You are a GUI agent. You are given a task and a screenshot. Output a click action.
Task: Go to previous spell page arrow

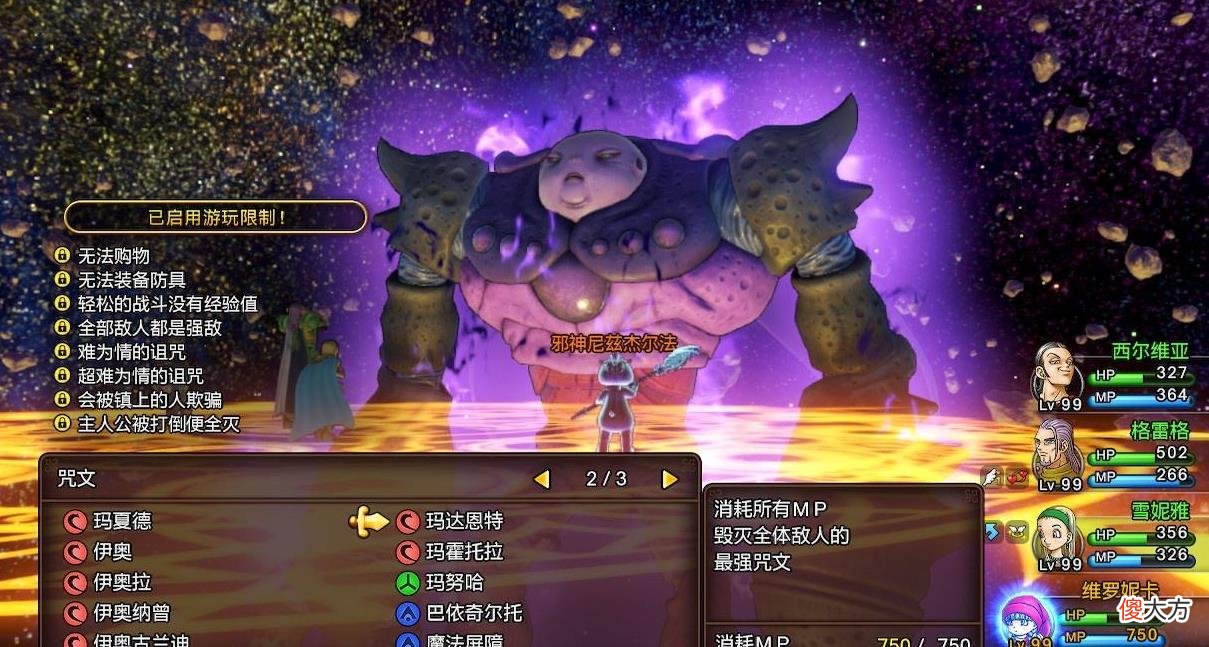pos(542,480)
